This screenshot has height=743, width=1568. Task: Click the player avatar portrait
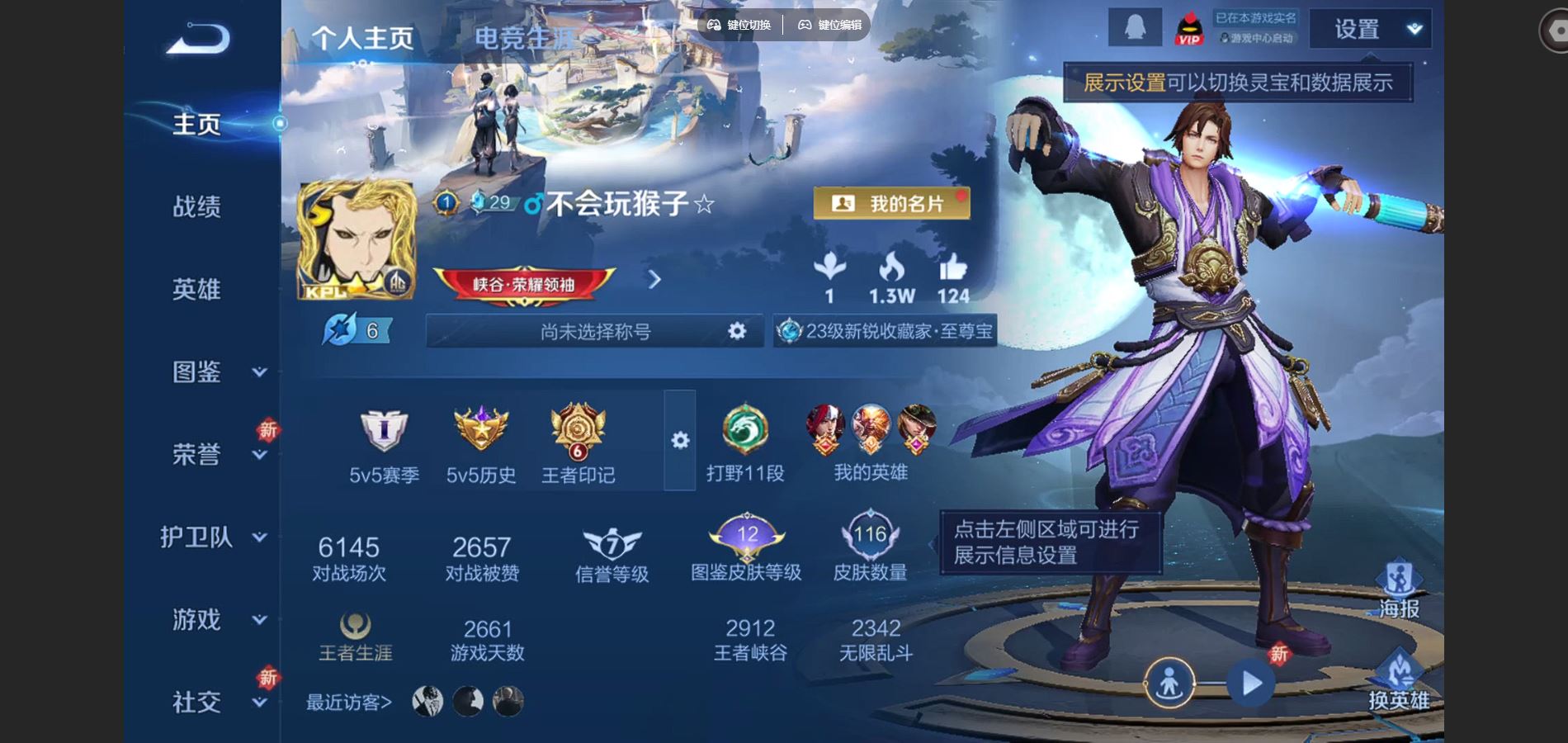pos(356,240)
